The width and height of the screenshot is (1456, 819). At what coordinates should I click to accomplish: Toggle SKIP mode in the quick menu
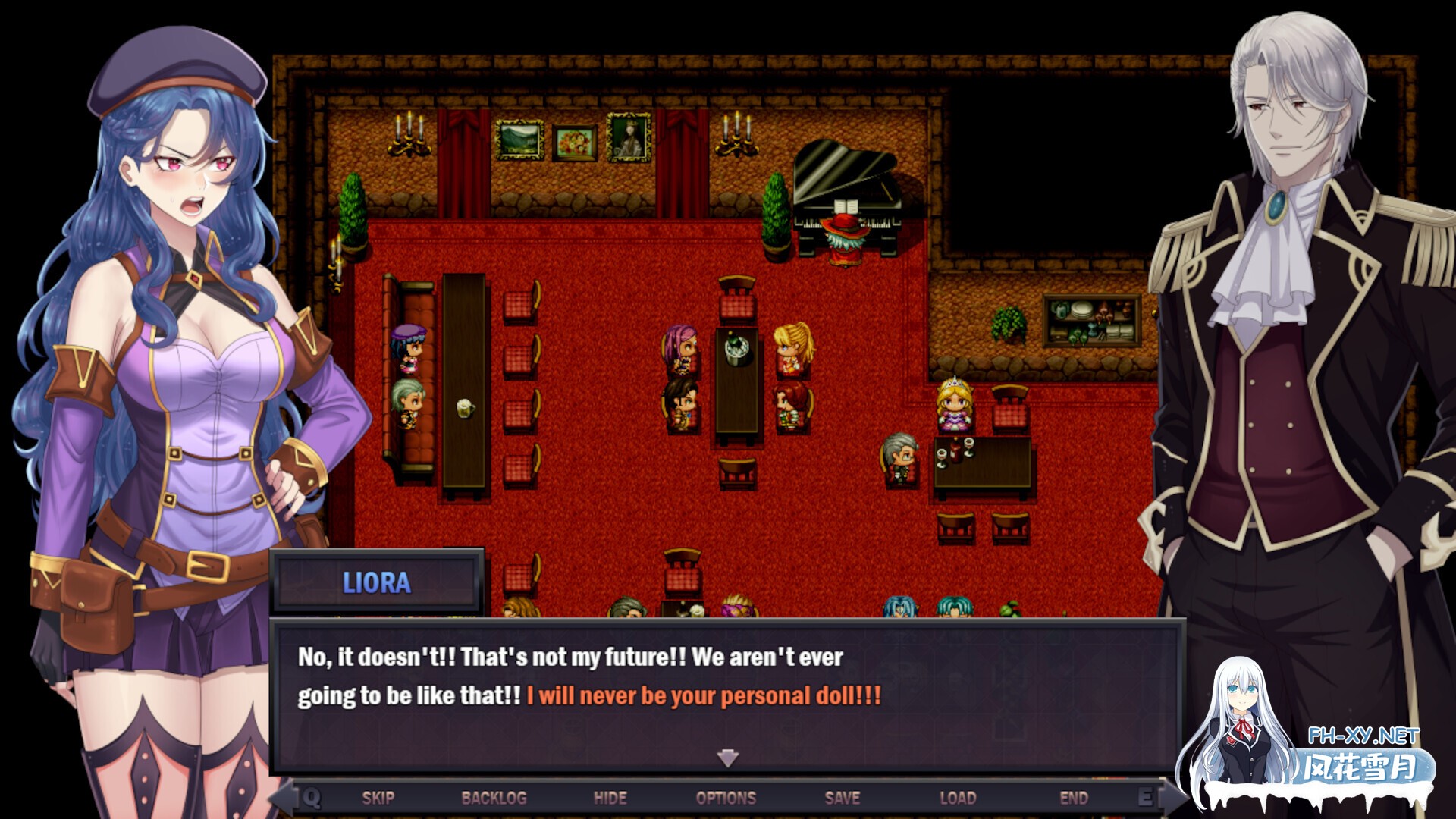point(379,798)
